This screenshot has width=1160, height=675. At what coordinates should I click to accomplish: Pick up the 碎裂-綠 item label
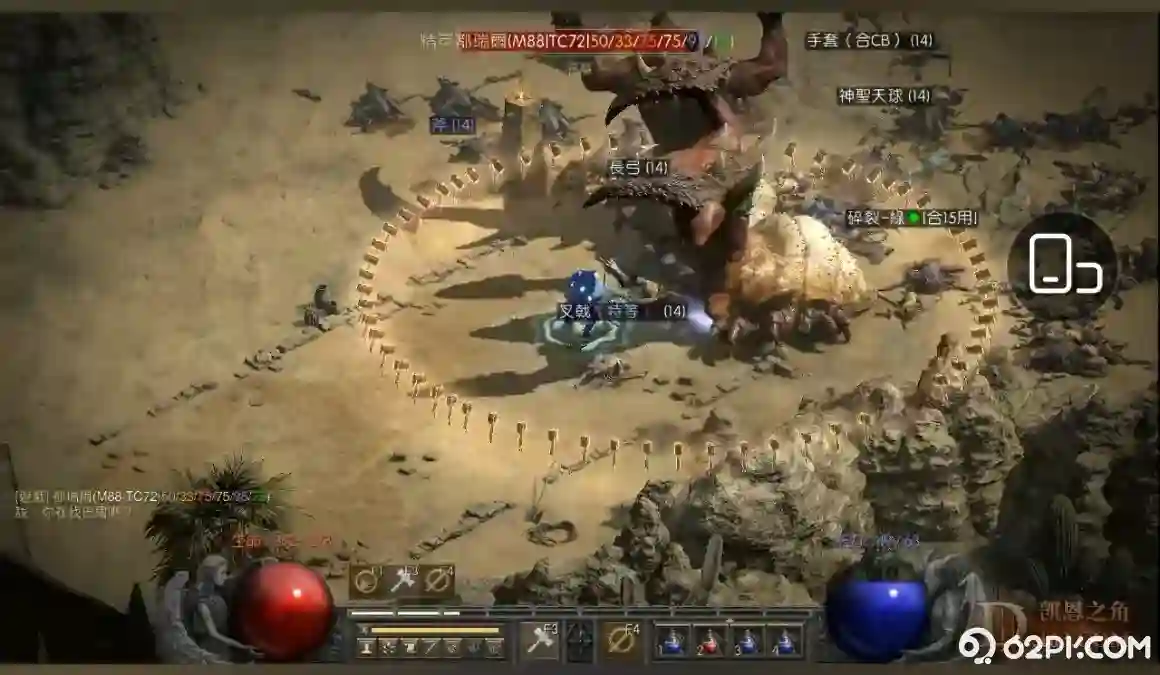911,217
